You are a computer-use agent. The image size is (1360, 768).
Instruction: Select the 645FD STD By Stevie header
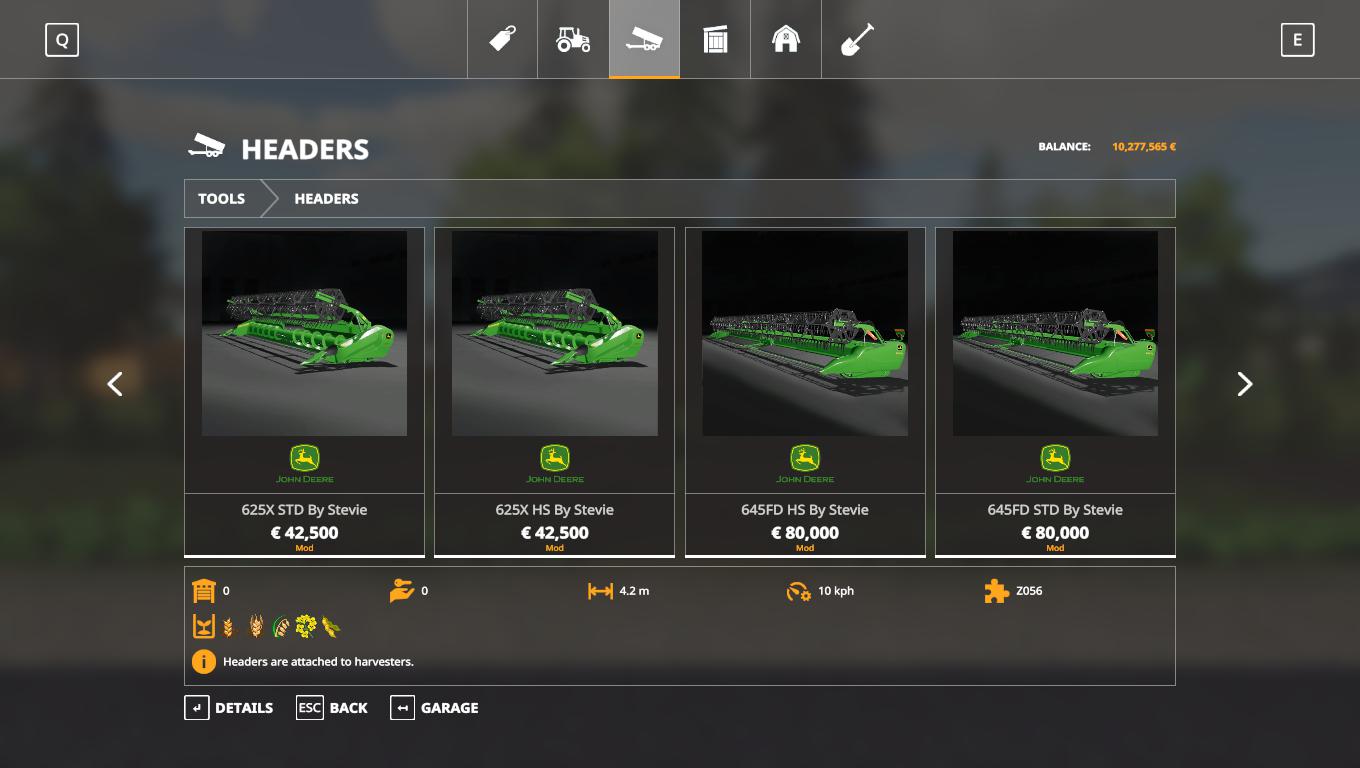[x=1055, y=391]
